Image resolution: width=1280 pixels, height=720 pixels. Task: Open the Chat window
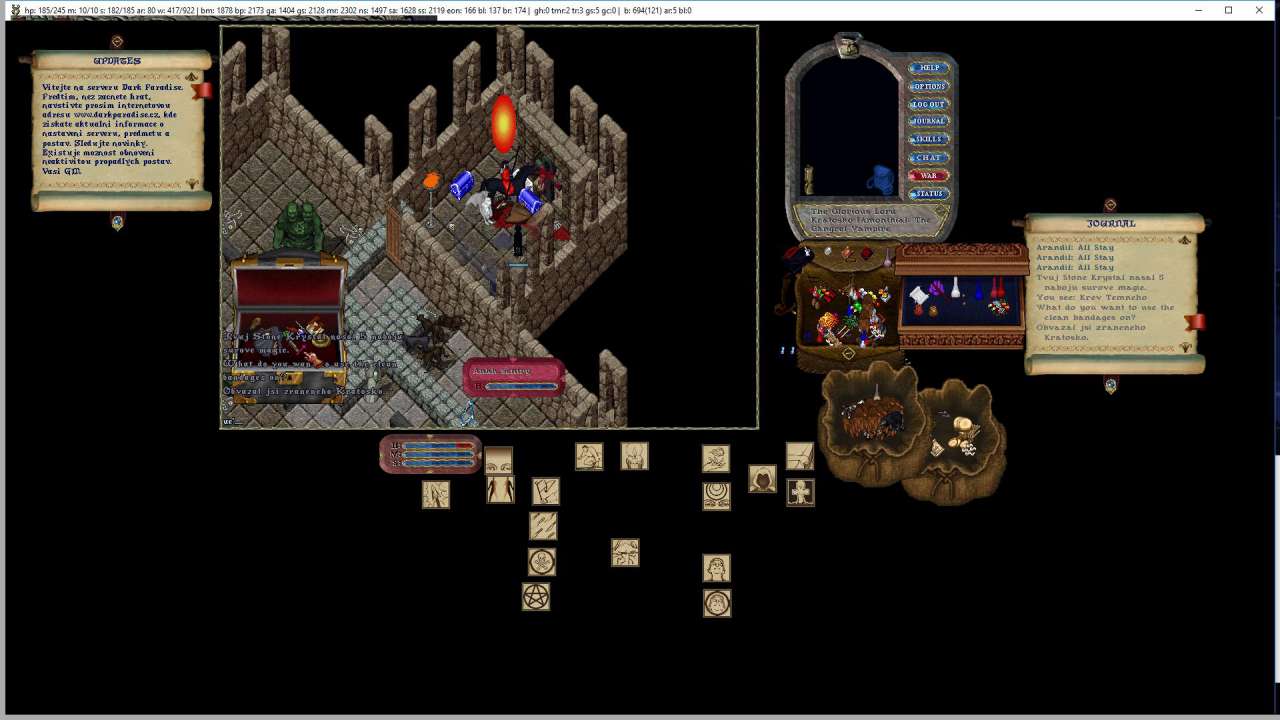(929, 157)
